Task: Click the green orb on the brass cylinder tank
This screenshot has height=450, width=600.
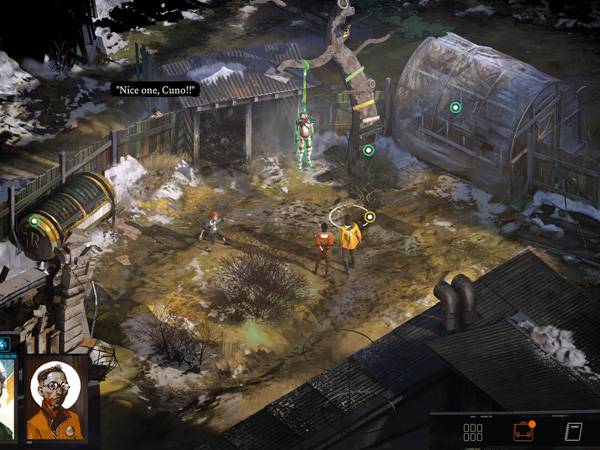Action: coord(34,221)
